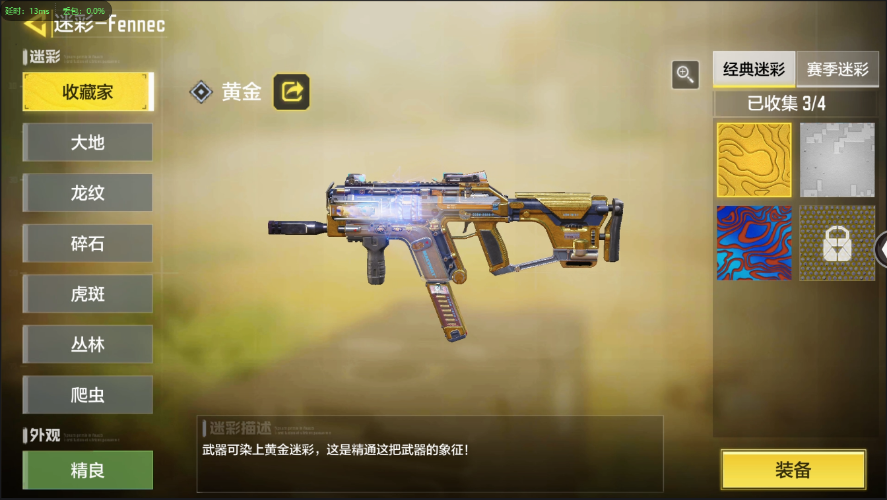The width and height of the screenshot is (887, 500).
Task: Switch to the 经典迷彩 tab
Action: (754, 70)
